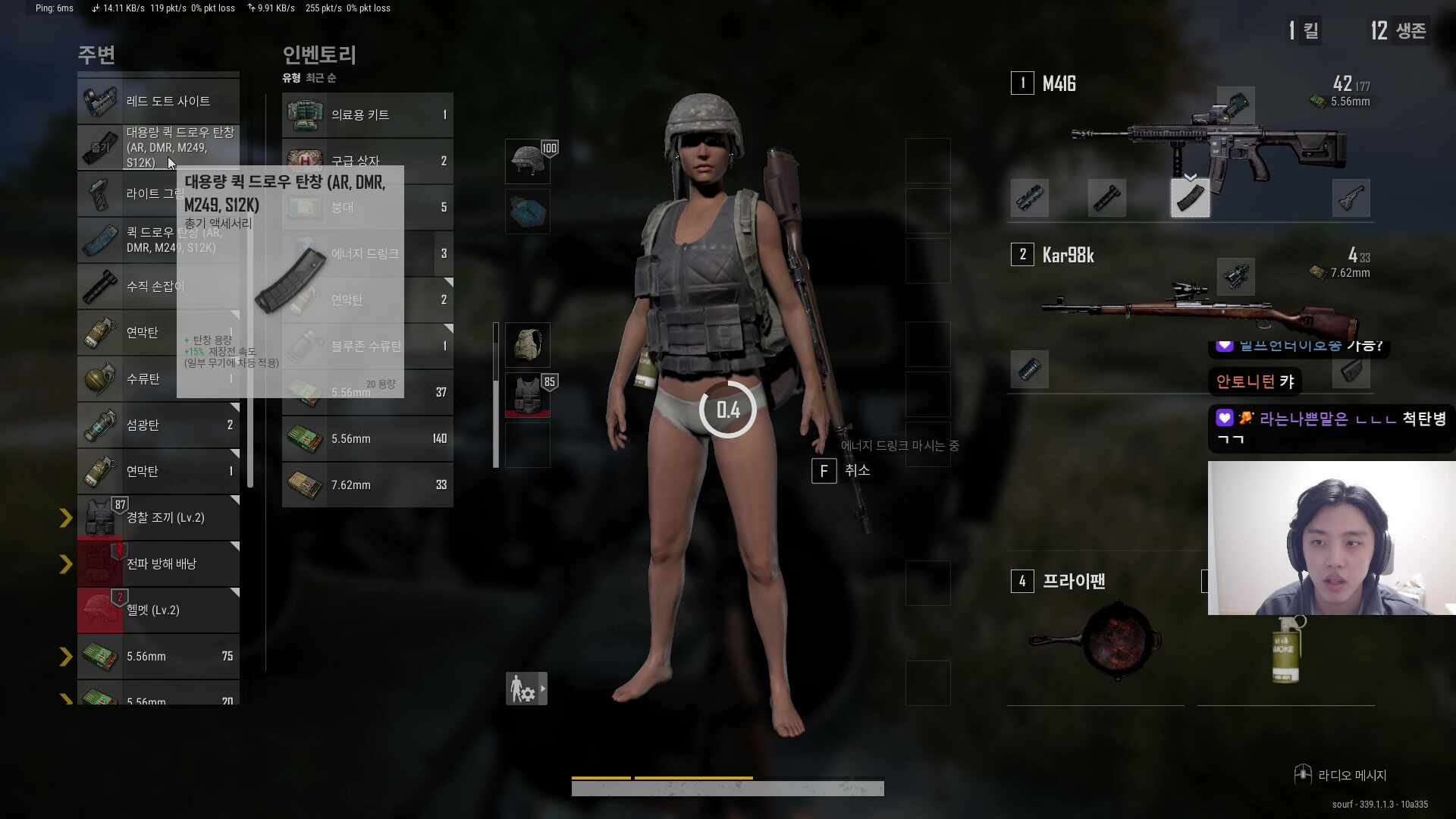Image resolution: width=1456 pixels, height=819 pixels.
Task: Click the 유형 sort label above inventory
Action: pyautogui.click(x=290, y=77)
